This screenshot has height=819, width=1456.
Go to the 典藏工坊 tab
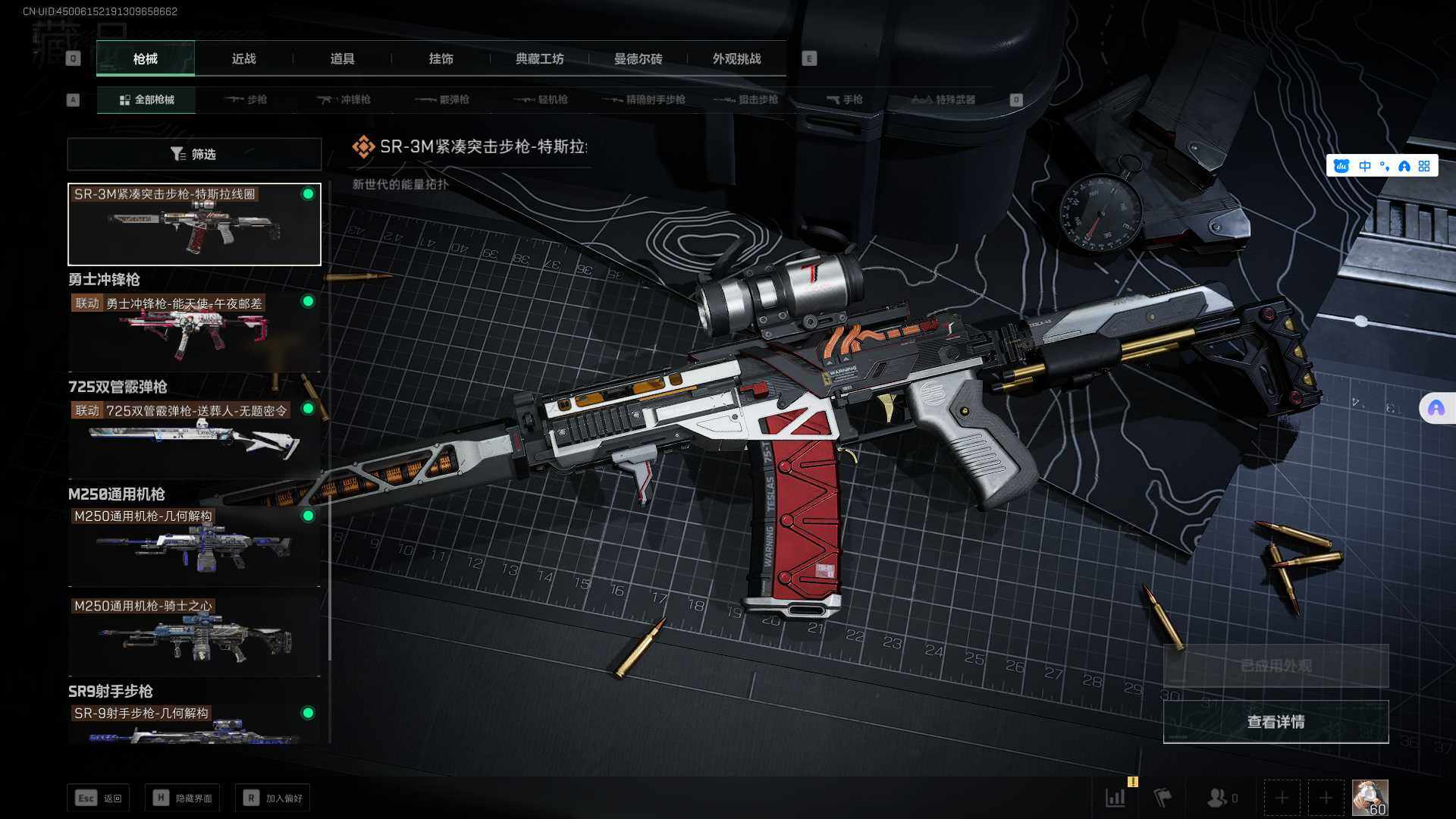tap(539, 59)
